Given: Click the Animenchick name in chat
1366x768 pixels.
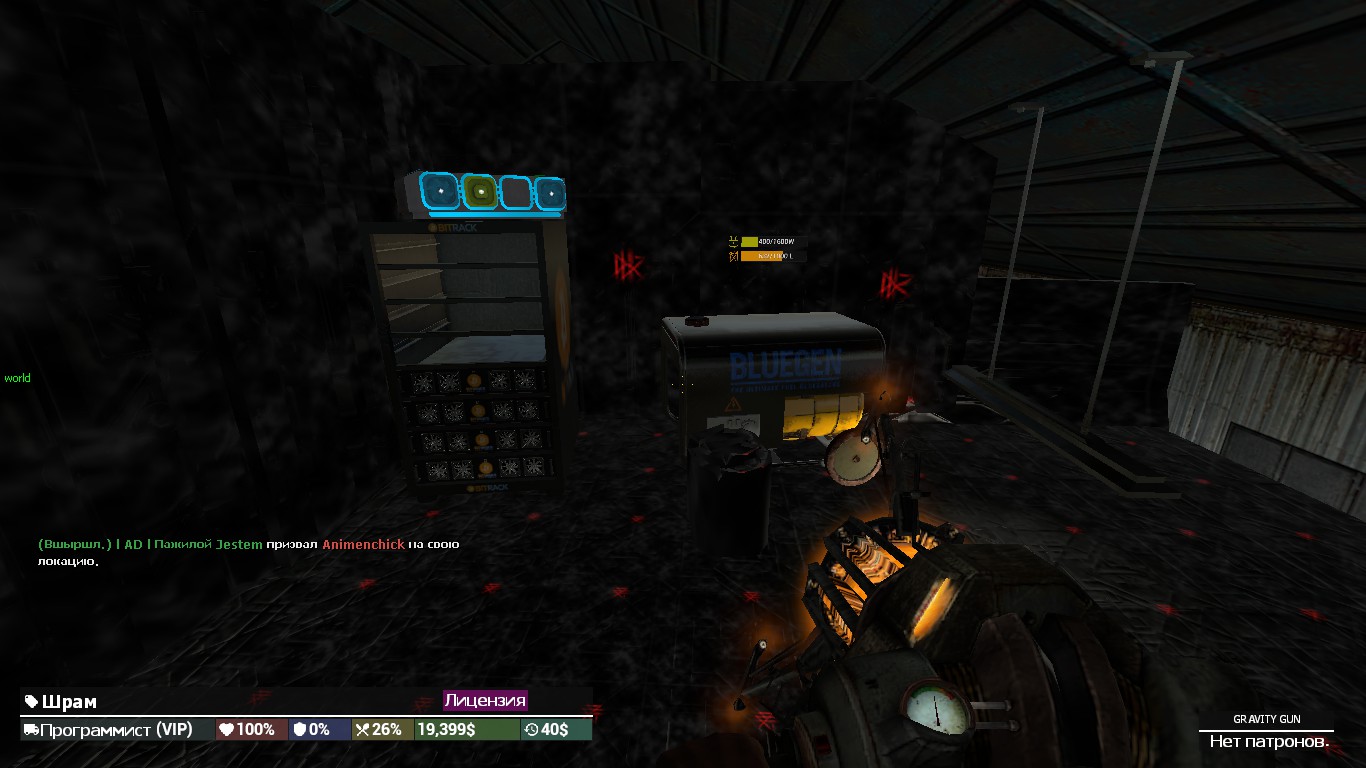Looking at the screenshot, I should pyautogui.click(x=363, y=545).
